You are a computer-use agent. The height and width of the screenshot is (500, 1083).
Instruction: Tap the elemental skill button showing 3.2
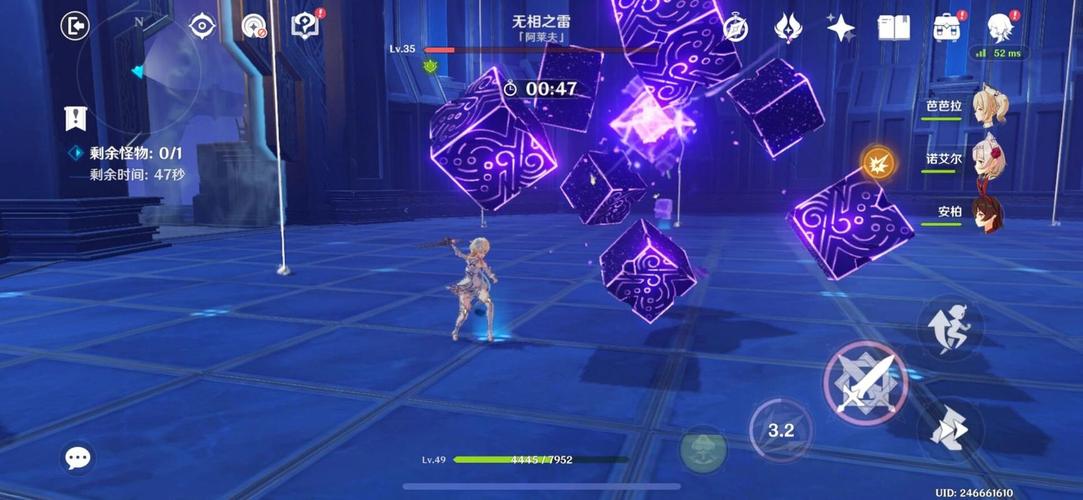click(780, 430)
